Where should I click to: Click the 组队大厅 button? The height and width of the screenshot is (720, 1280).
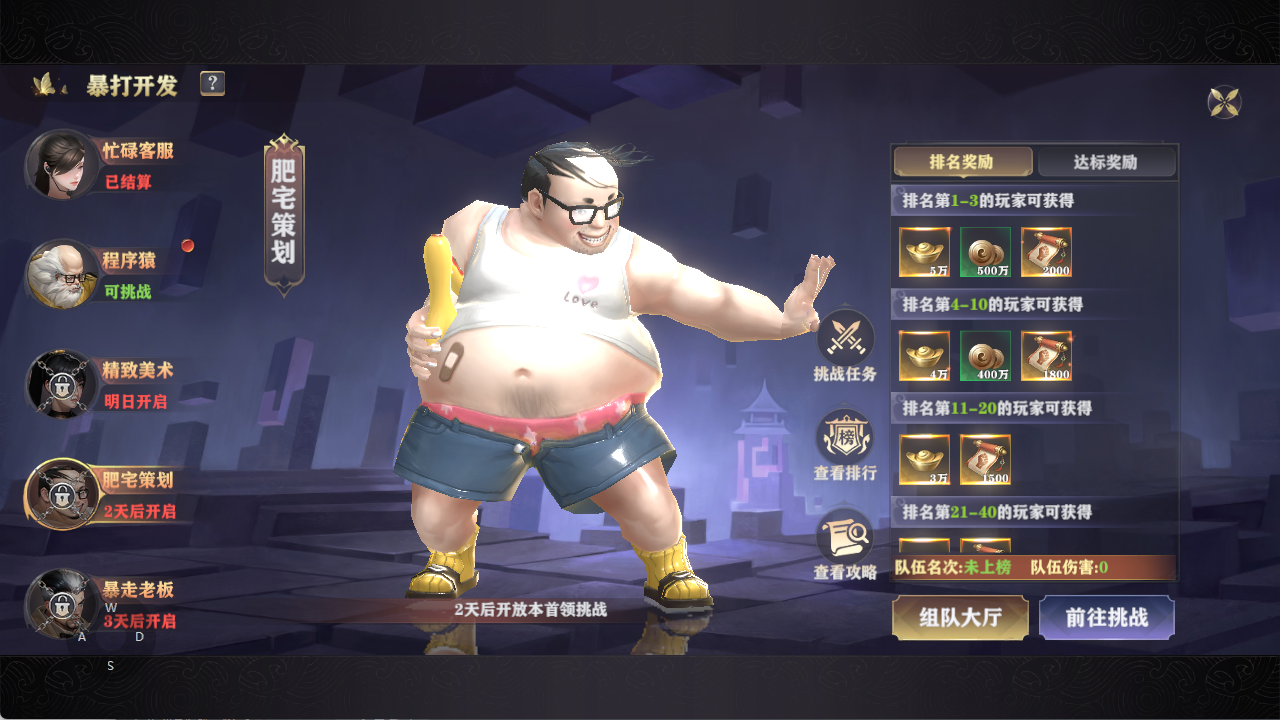click(x=959, y=618)
